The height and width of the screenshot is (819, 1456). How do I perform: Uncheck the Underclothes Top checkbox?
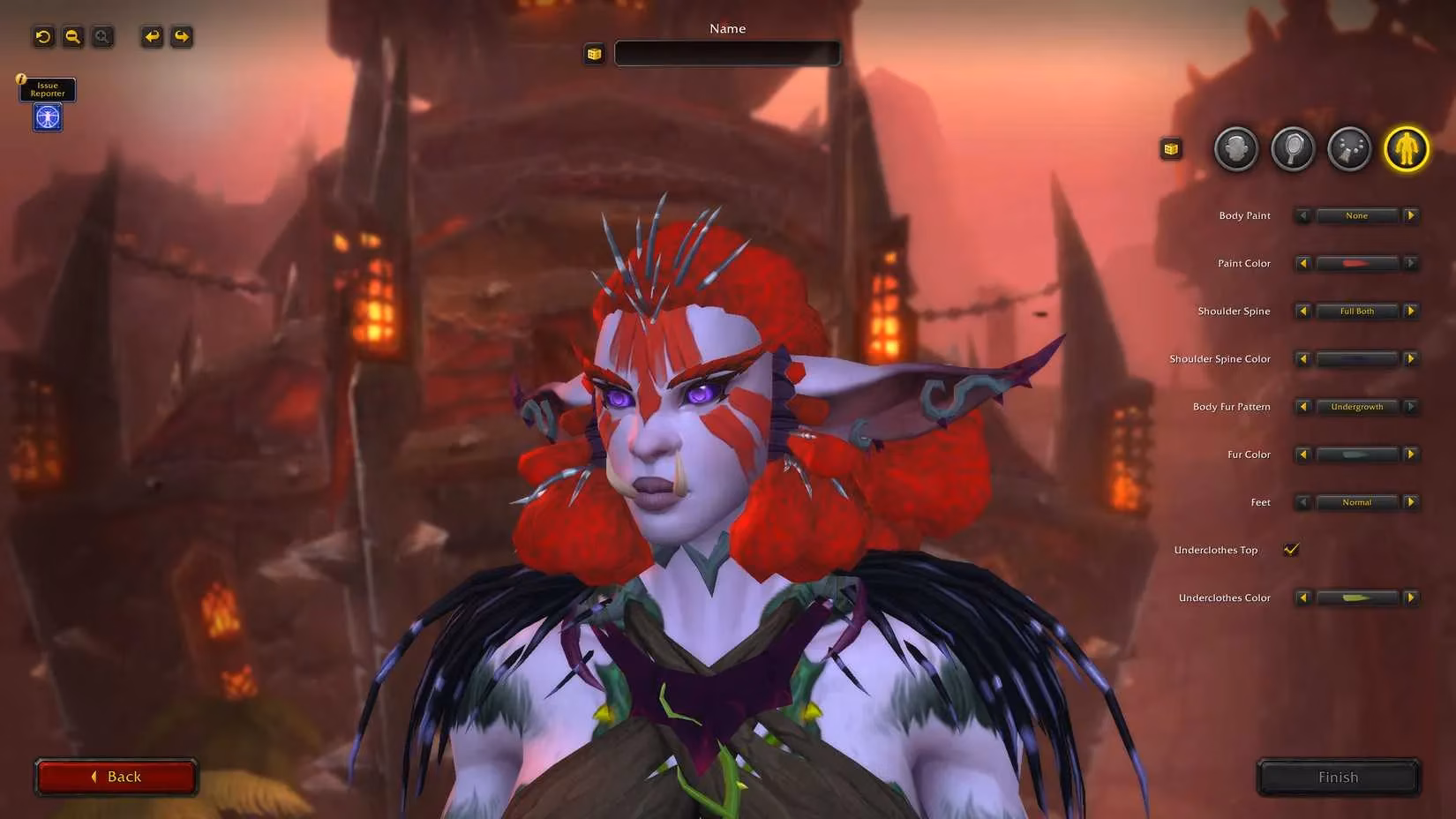(x=1291, y=549)
